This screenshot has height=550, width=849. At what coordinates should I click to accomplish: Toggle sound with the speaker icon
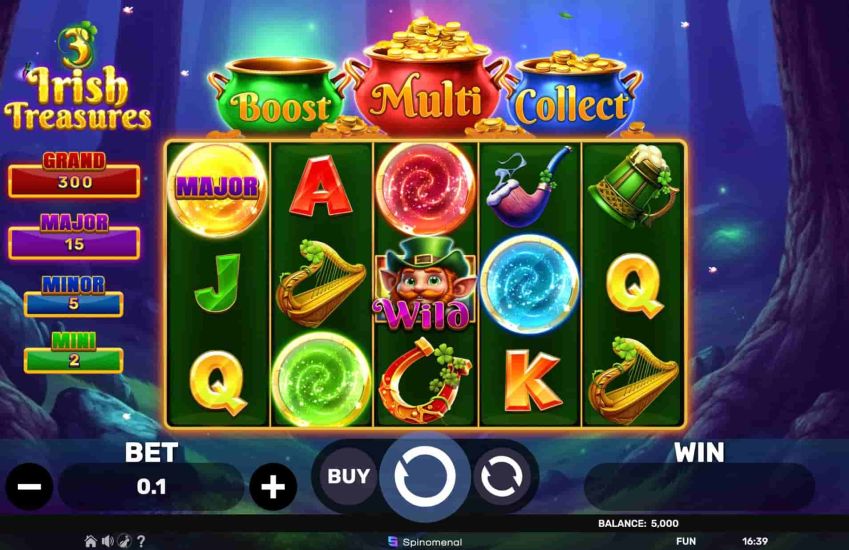pos(107,541)
